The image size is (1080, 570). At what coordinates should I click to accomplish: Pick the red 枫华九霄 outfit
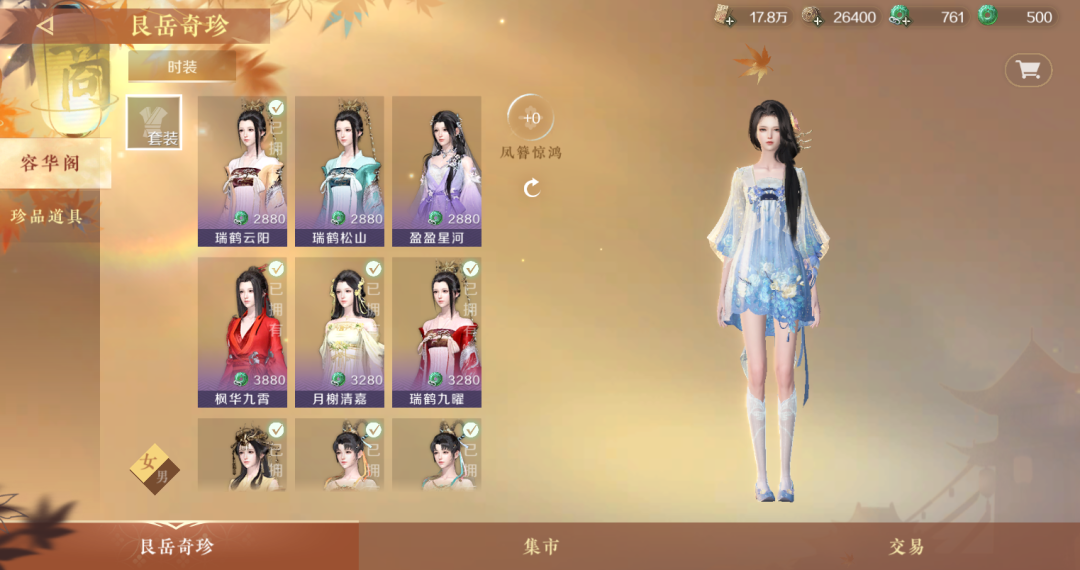pyautogui.click(x=242, y=332)
